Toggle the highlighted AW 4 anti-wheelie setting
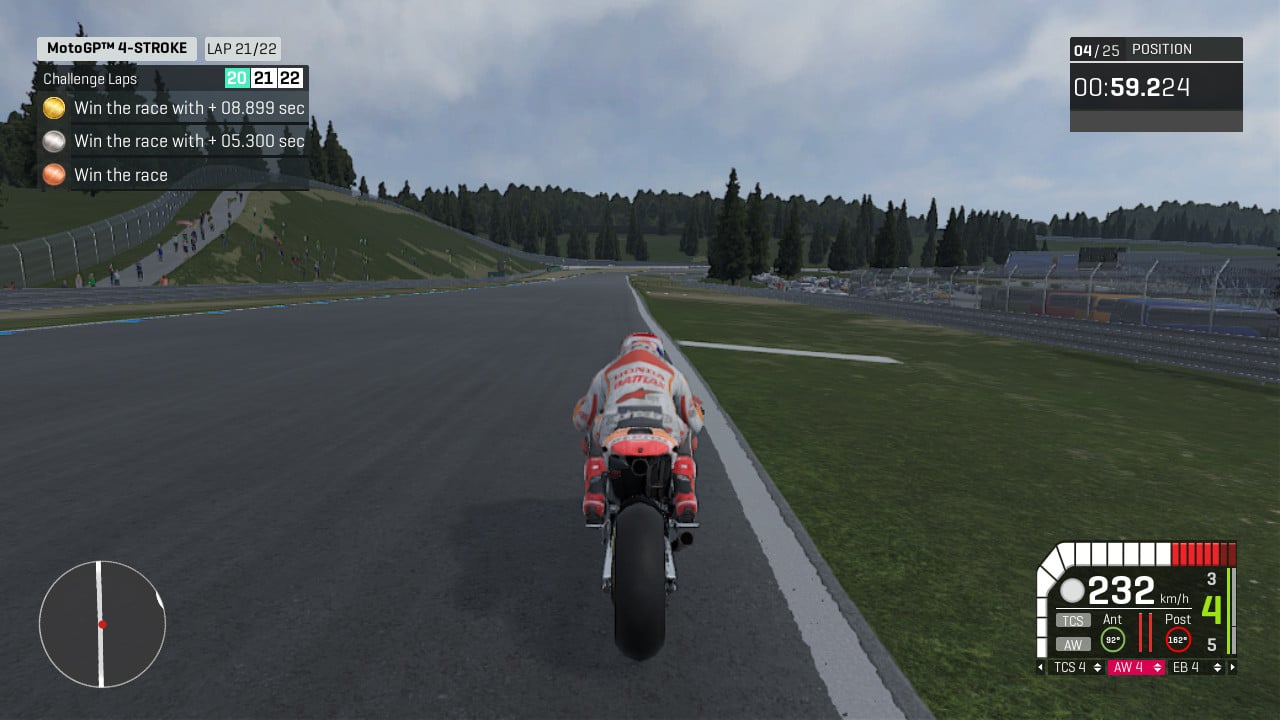This screenshot has height=720, width=1280. tap(1128, 667)
